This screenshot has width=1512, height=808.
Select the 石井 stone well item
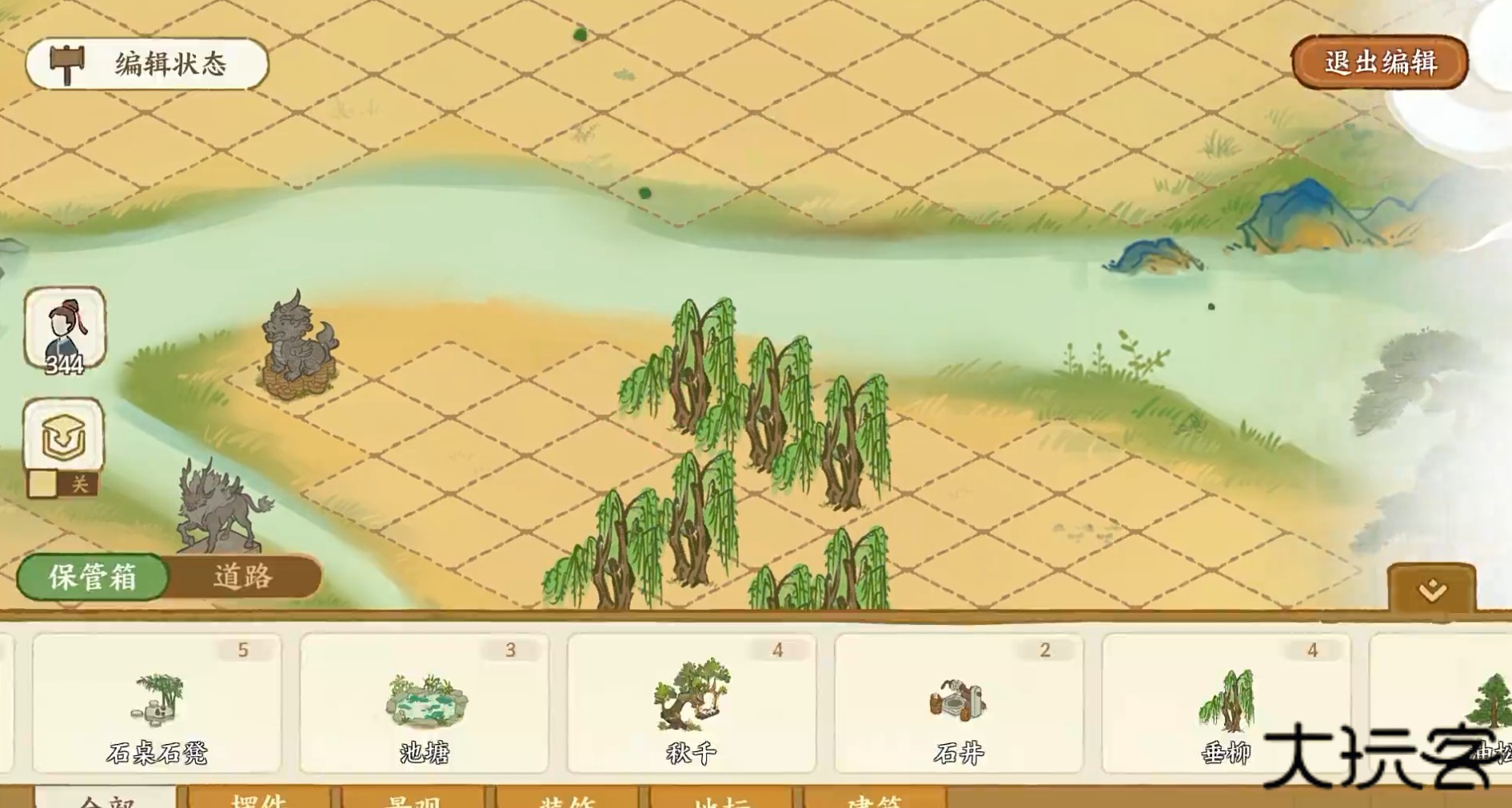point(959,704)
